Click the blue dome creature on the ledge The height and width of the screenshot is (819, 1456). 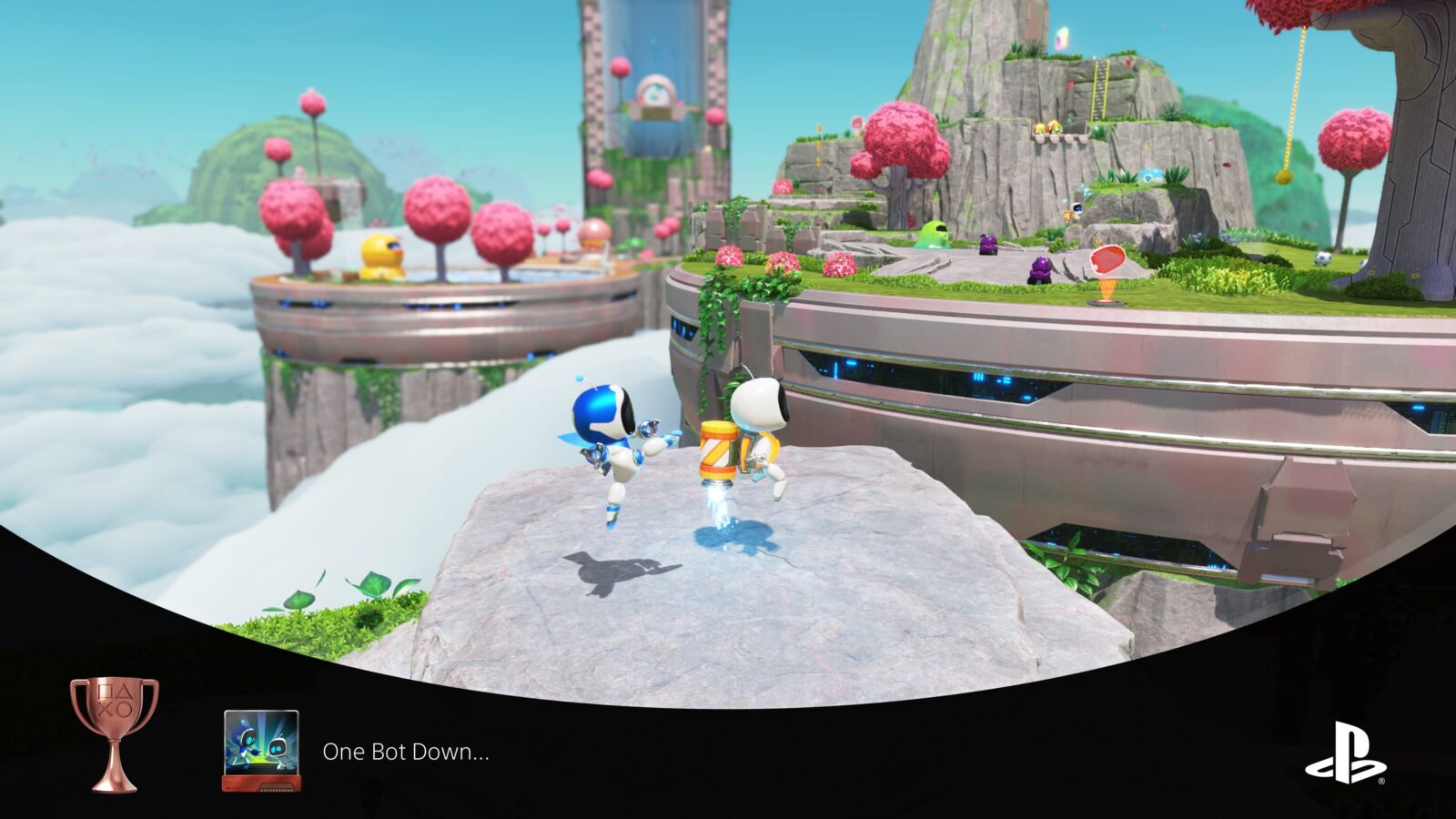point(1149,176)
